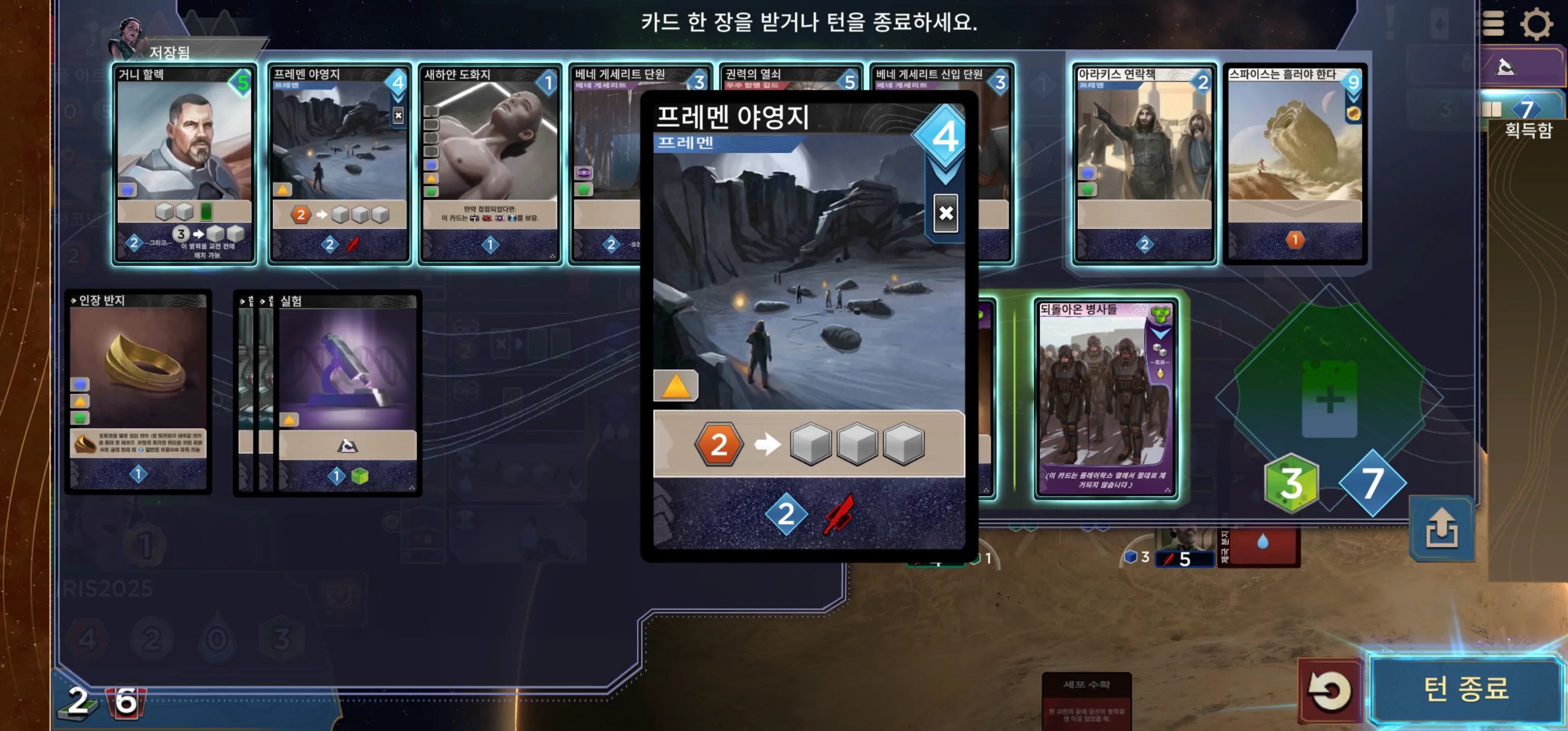Pick the 아라키스 연락책 card
The height and width of the screenshot is (731, 1568).
pyautogui.click(x=1144, y=164)
